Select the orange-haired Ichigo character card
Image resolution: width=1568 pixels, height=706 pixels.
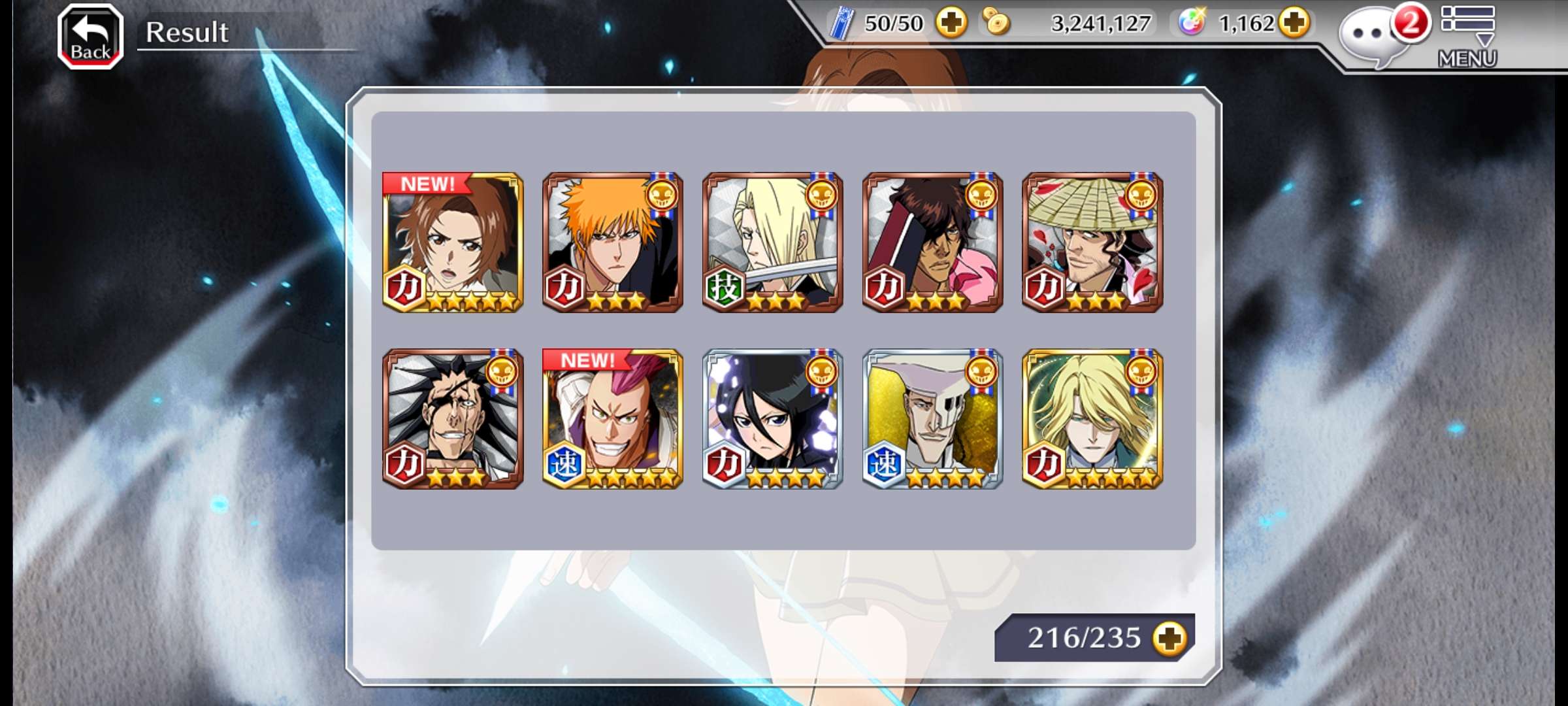coord(613,243)
